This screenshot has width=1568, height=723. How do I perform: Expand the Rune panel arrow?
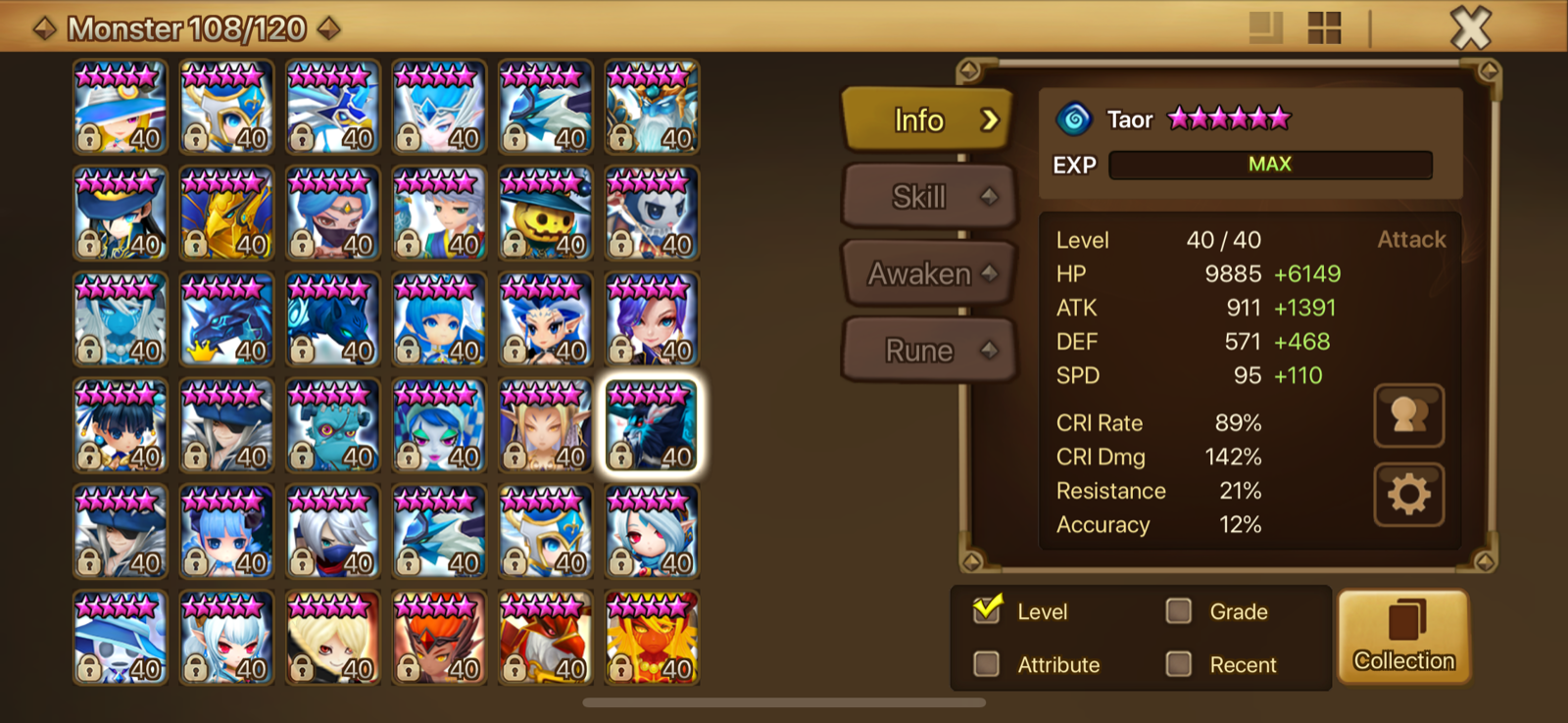coord(989,350)
